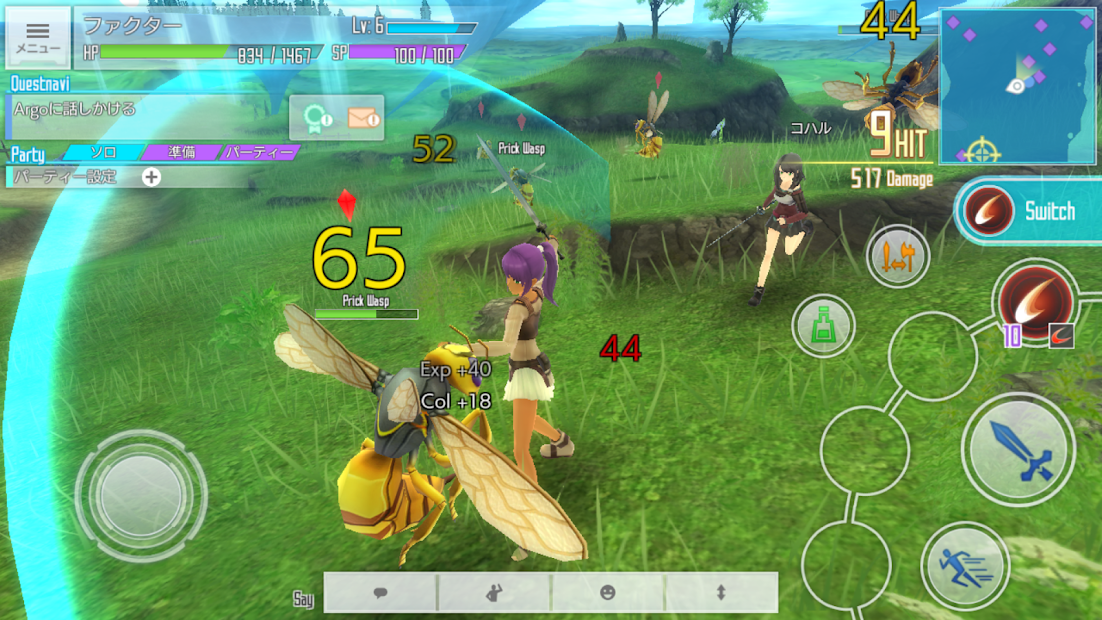Open the メニュー hamburger menu
This screenshot has height=620, width=1102.
[x=38, y=37]
